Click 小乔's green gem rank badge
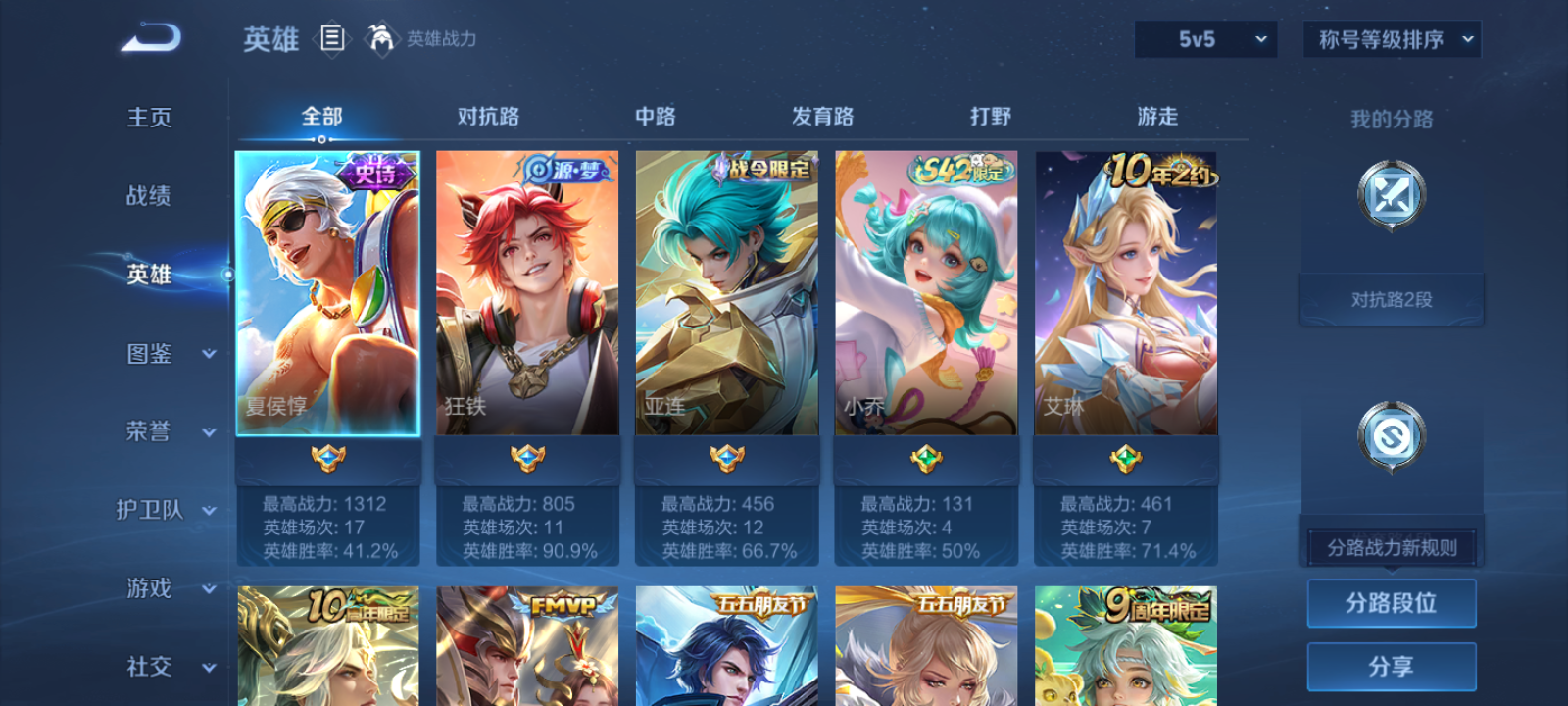 (x=925, y=458)
